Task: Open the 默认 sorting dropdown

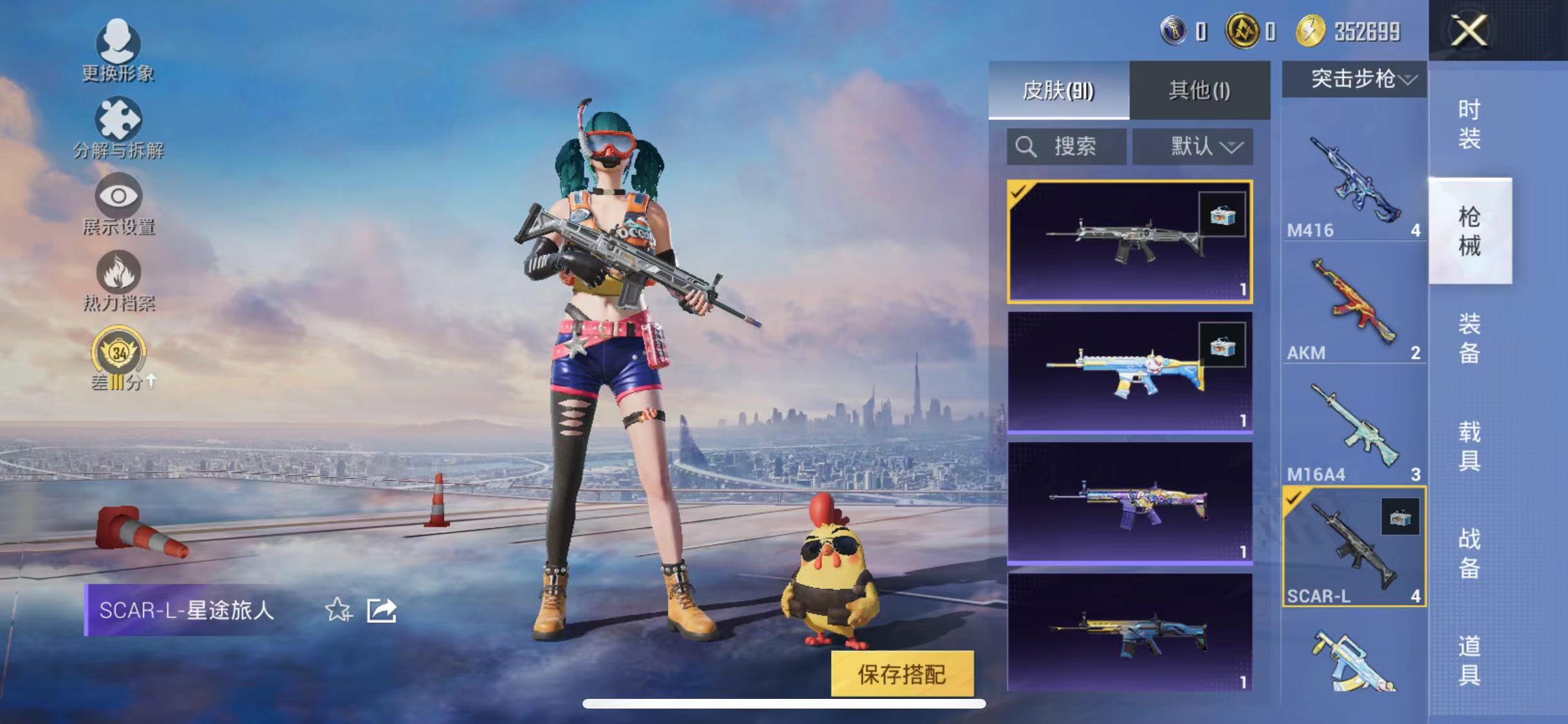Action: pos(1193,146)
